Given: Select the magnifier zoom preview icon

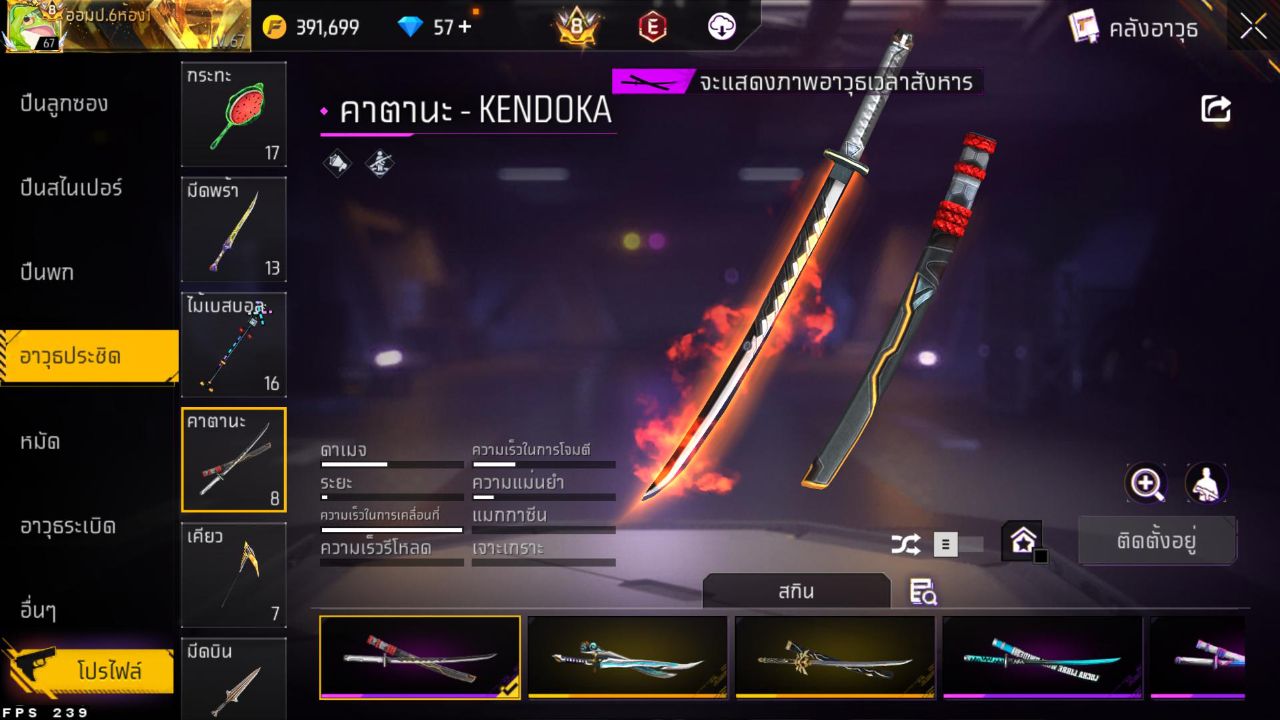Looking at the screenshot, I should coord(1146,484).
